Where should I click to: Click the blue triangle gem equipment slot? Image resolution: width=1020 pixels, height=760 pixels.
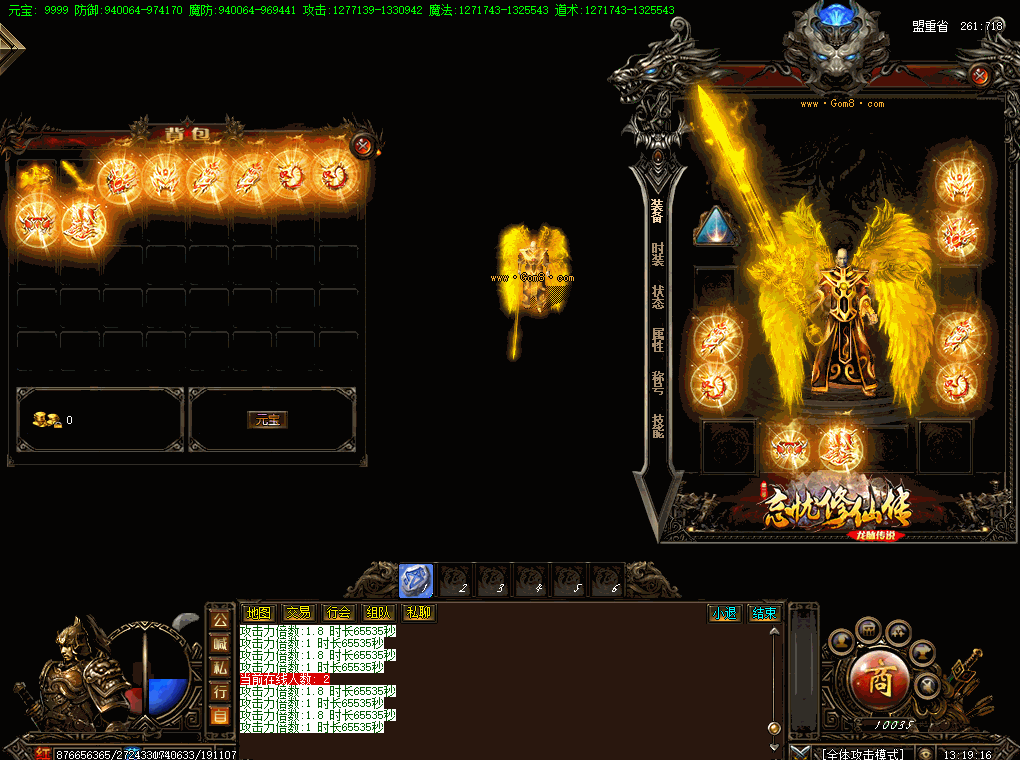[x=715, y=226]
